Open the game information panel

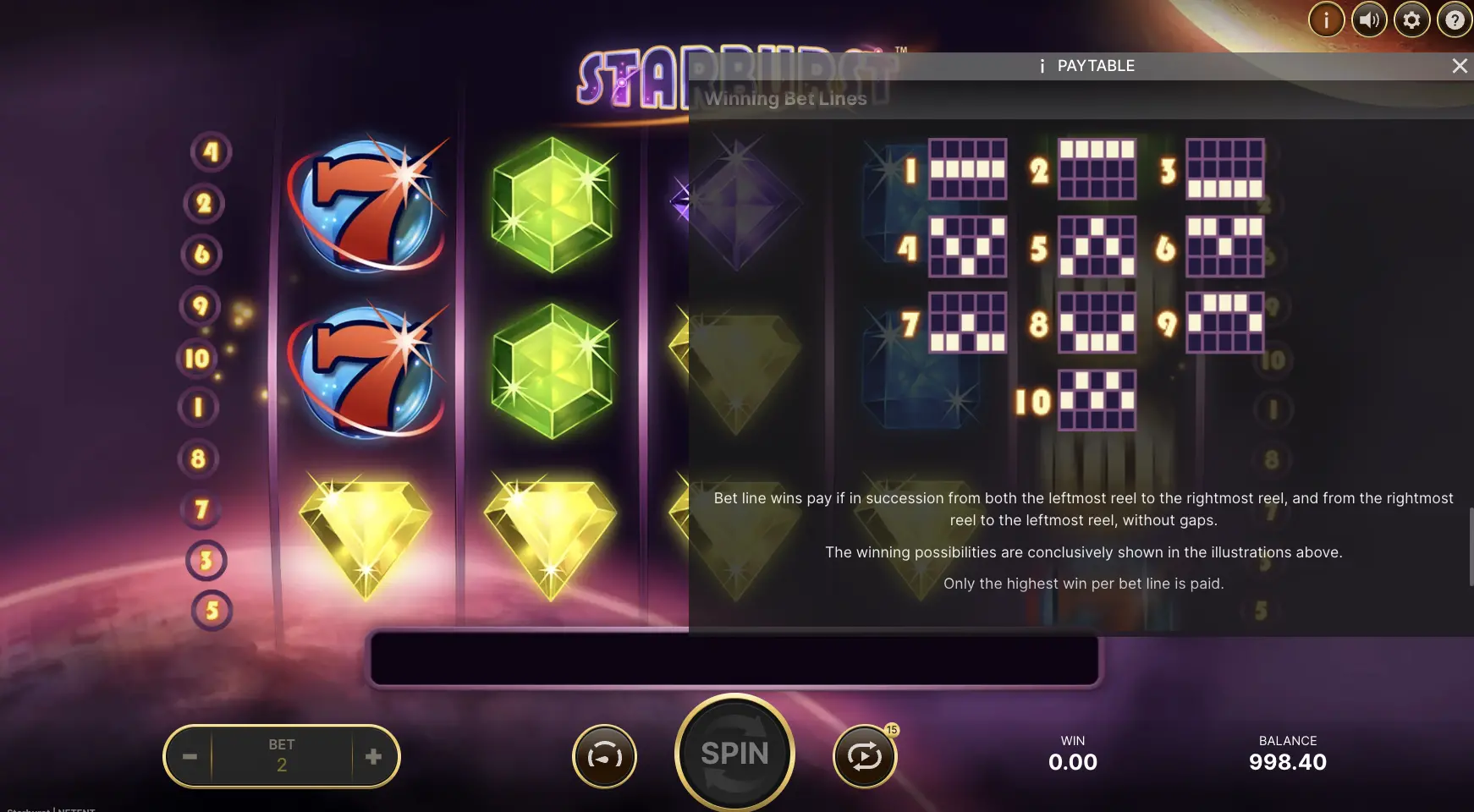(x=1326, y=19)
